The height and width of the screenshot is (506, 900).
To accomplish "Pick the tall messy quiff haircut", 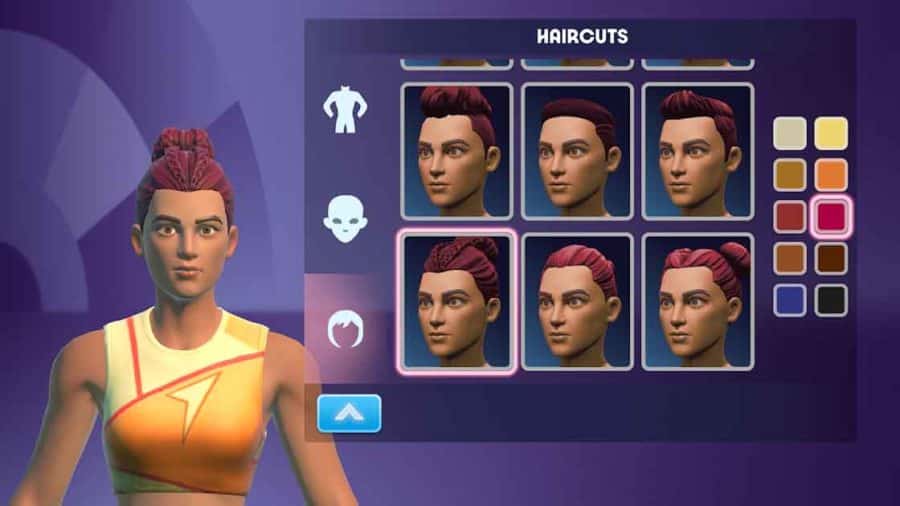I will click(457, 150).
